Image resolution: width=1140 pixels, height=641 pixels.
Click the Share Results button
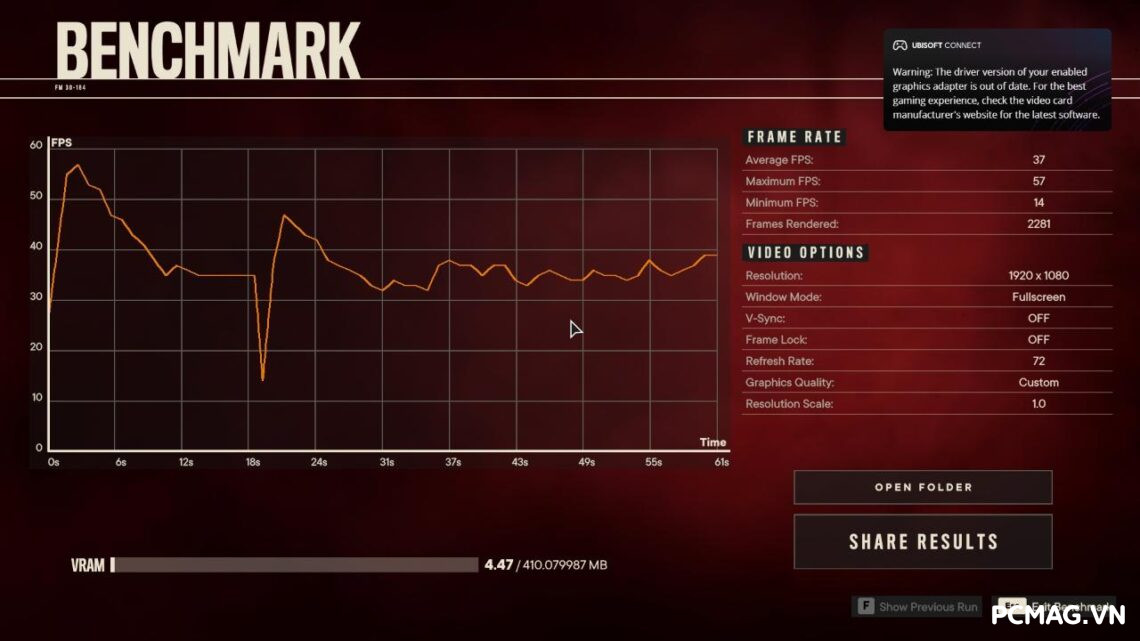coord(922,542)
